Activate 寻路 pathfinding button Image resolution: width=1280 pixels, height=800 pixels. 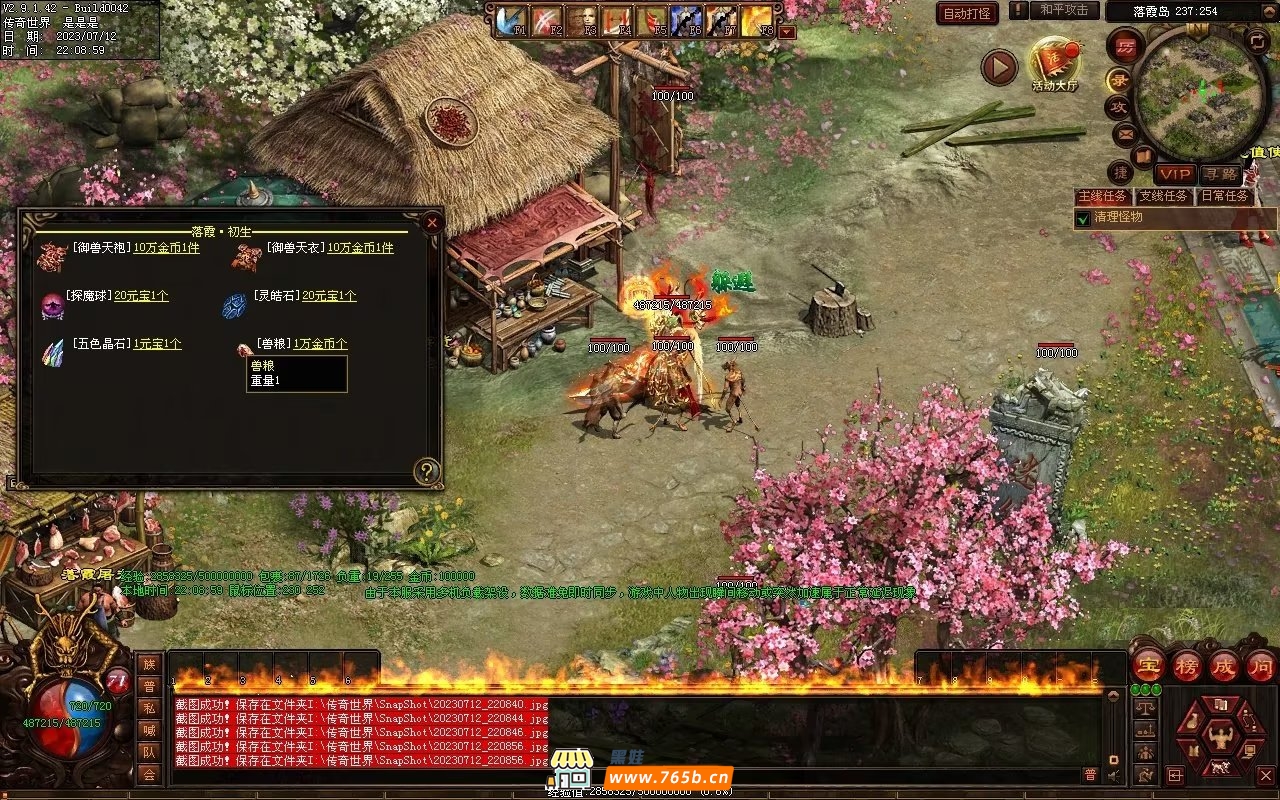click(1219, 174)
